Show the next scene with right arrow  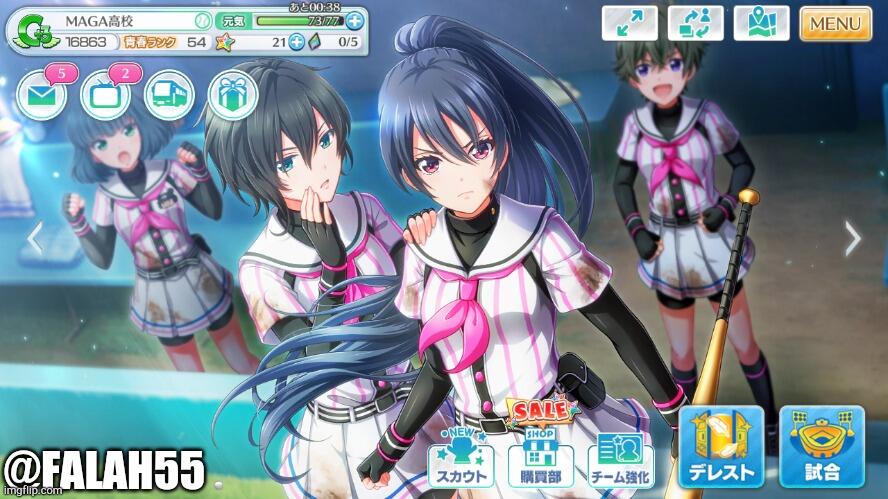click(x=852, y=238)
